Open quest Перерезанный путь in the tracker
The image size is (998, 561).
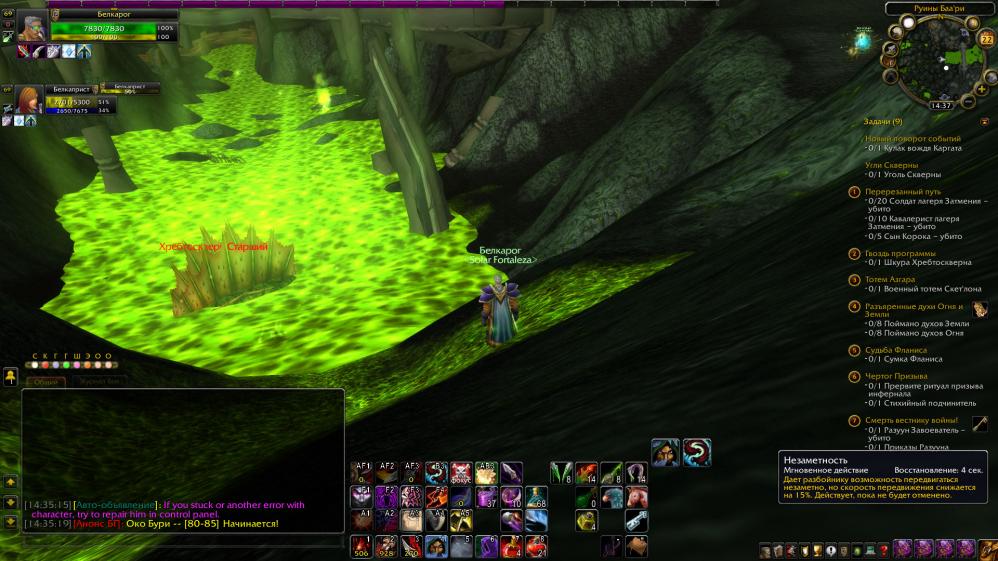pos(904,191)
